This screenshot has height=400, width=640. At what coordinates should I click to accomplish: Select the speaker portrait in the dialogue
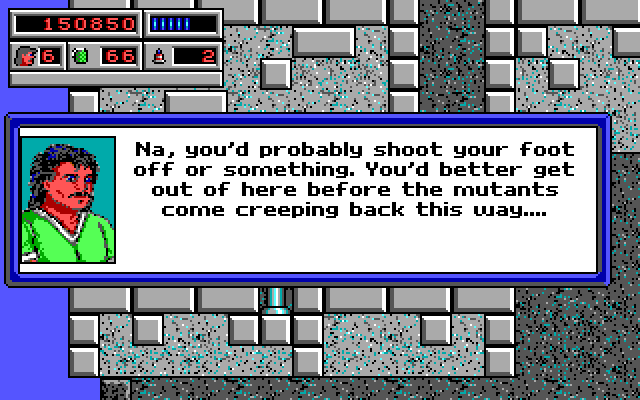click(x=68, y=200)
